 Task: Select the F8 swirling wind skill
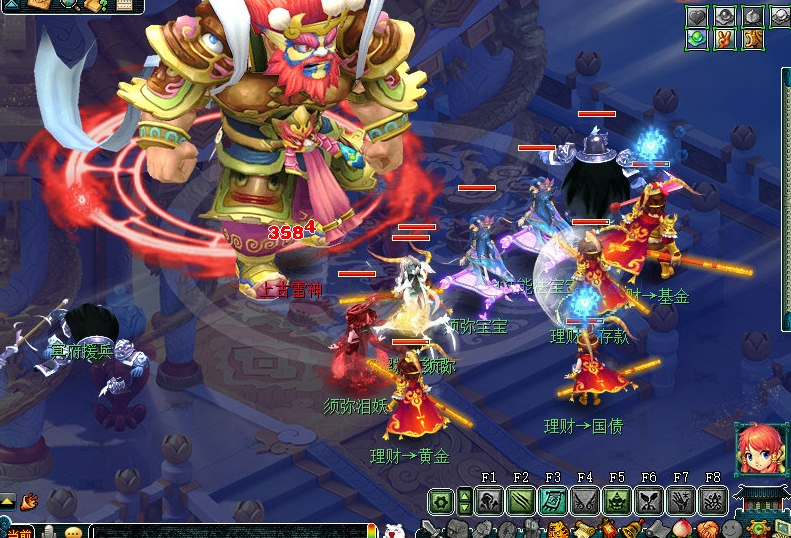713,501
